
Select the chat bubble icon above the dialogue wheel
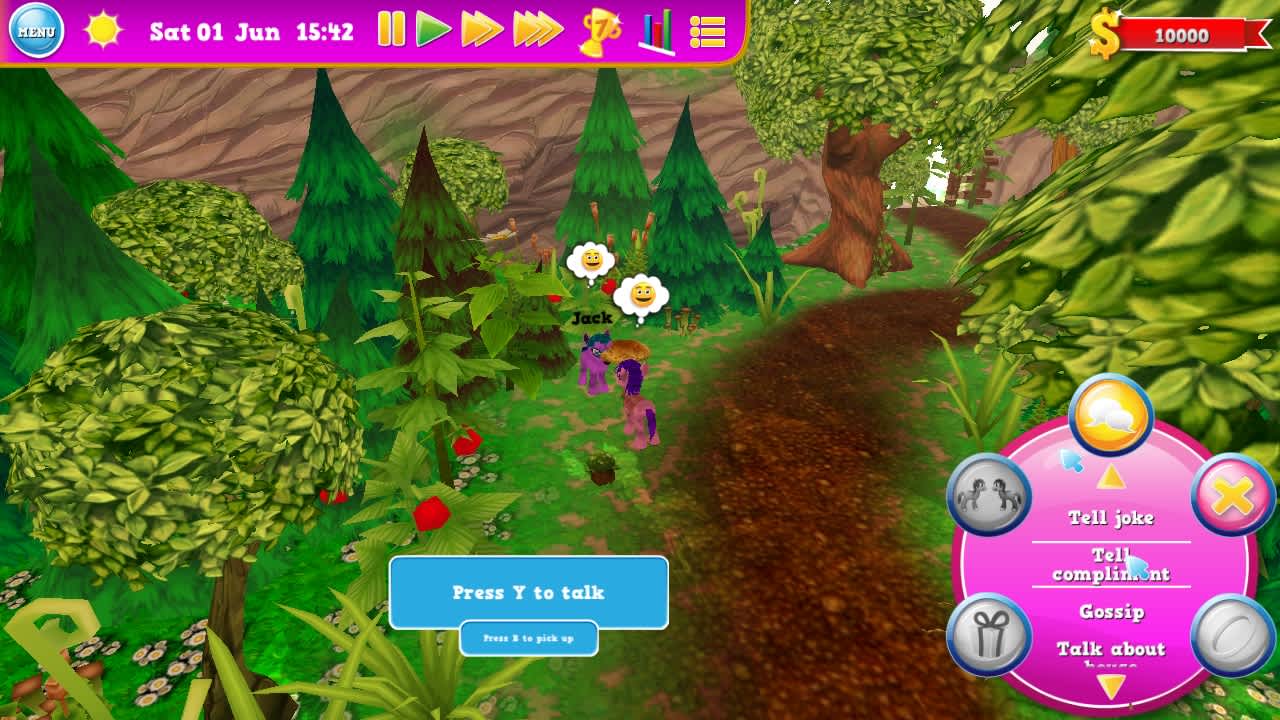click(x=1110, y=411)
